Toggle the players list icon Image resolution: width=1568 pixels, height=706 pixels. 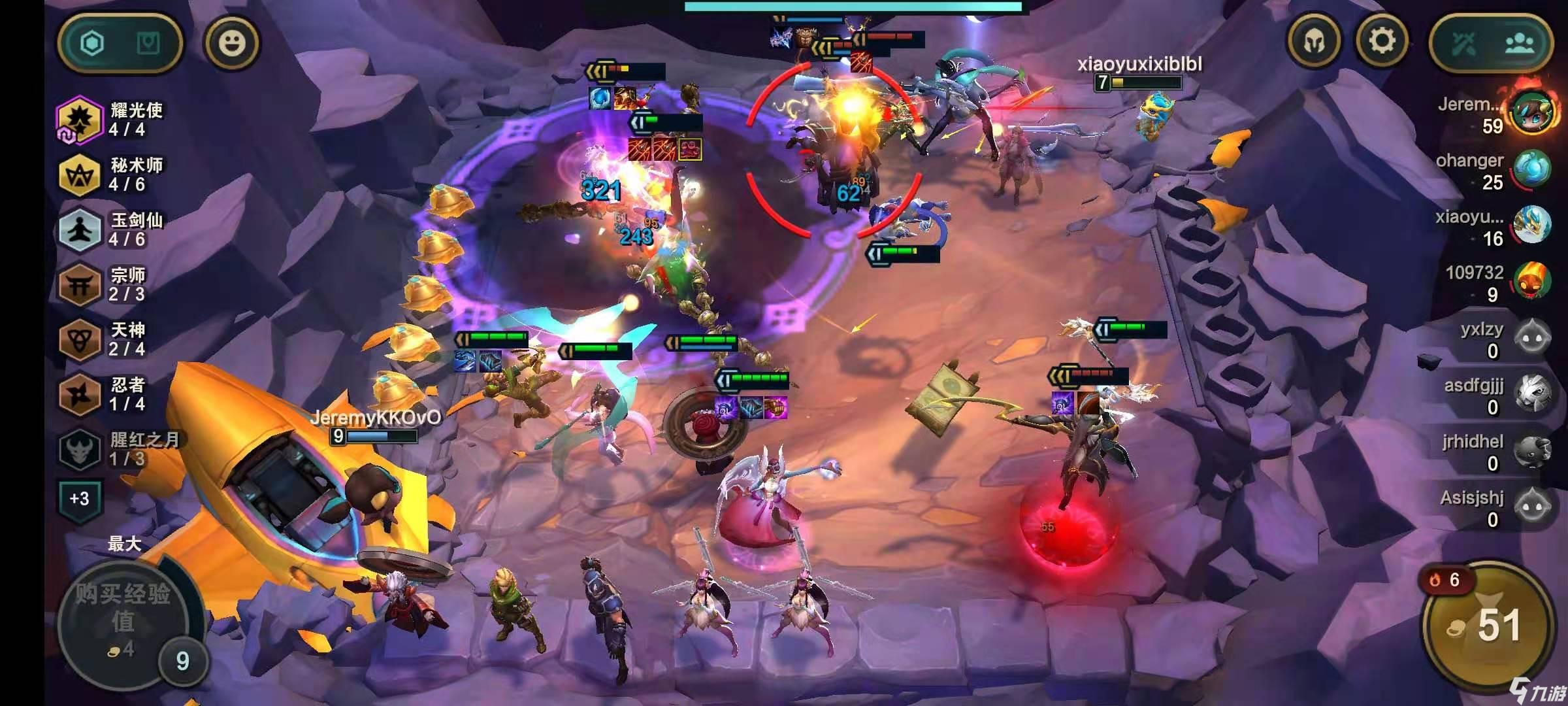1518,44
